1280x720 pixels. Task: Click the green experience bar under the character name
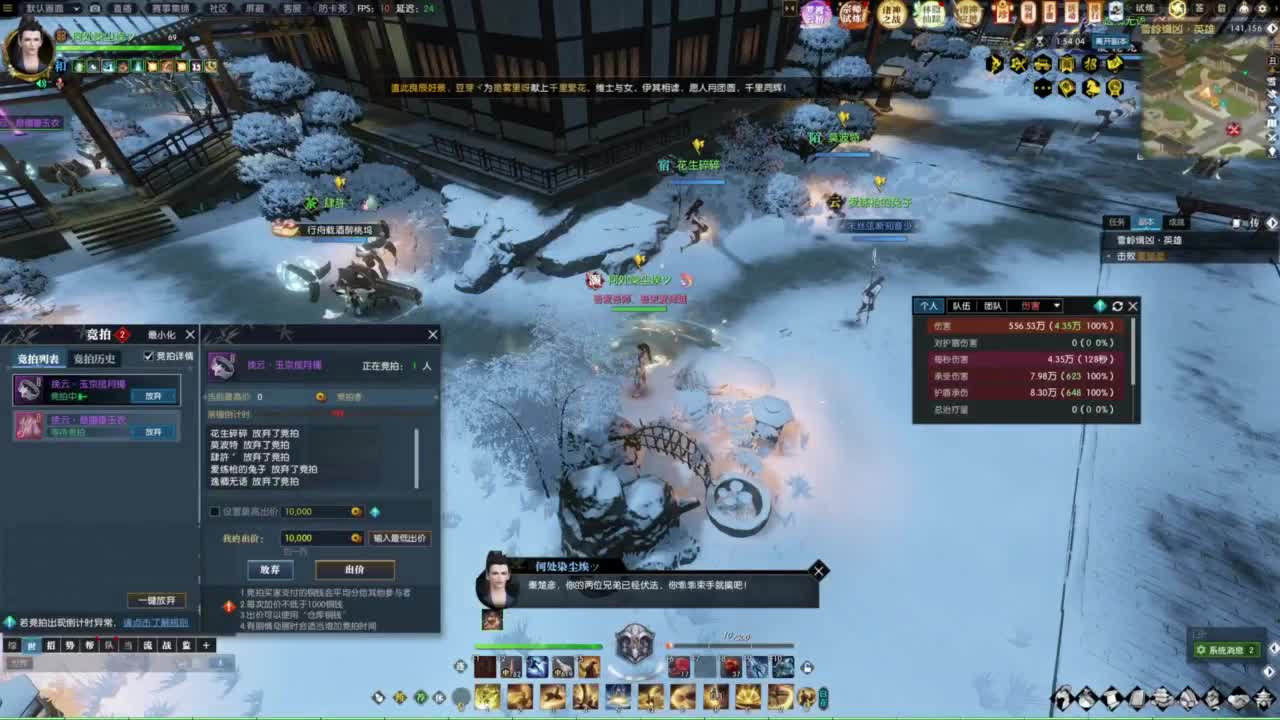pos(117,47)
